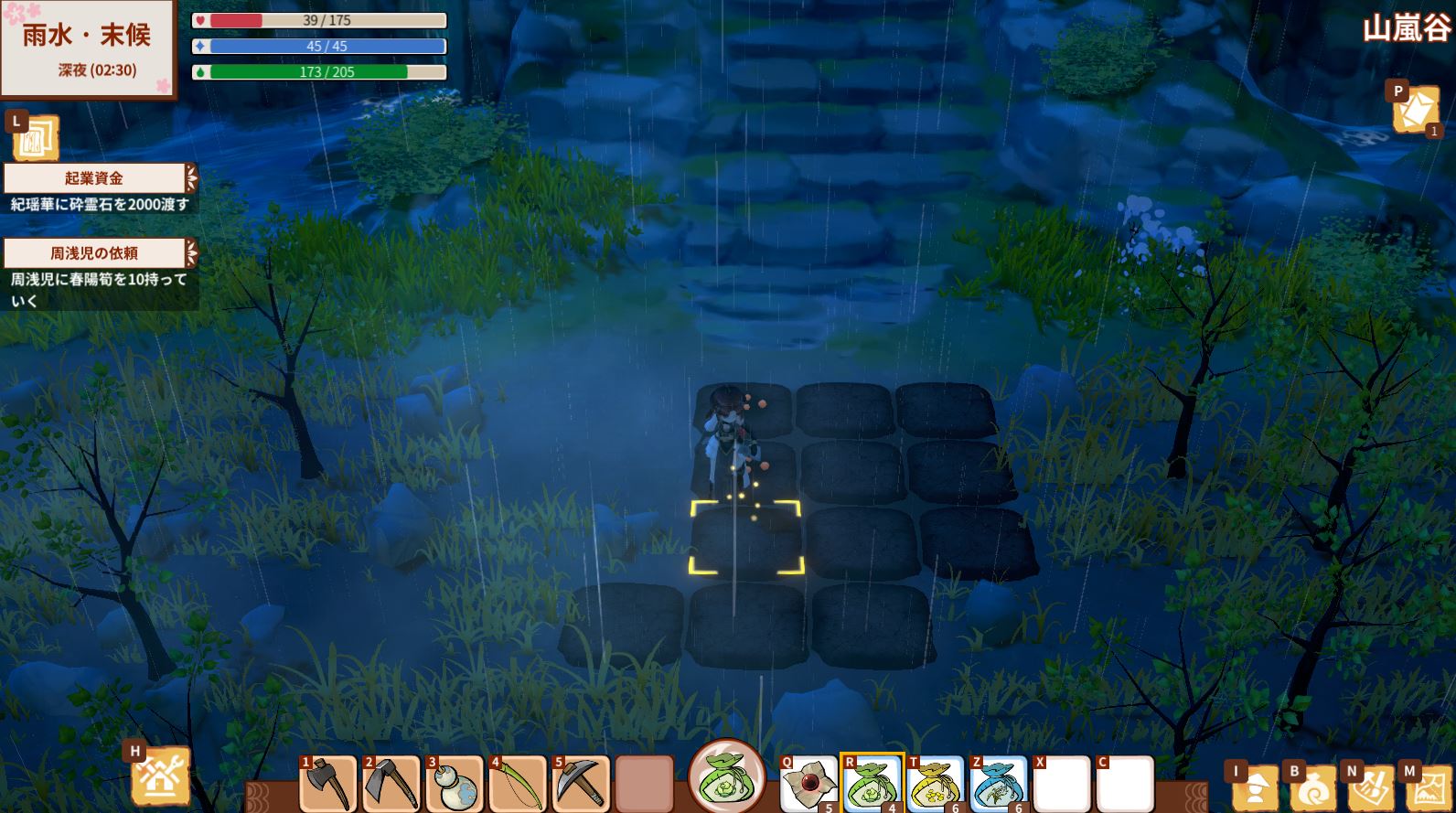Select the 周浅児の依頼 quest entry

tap(96, 253)
